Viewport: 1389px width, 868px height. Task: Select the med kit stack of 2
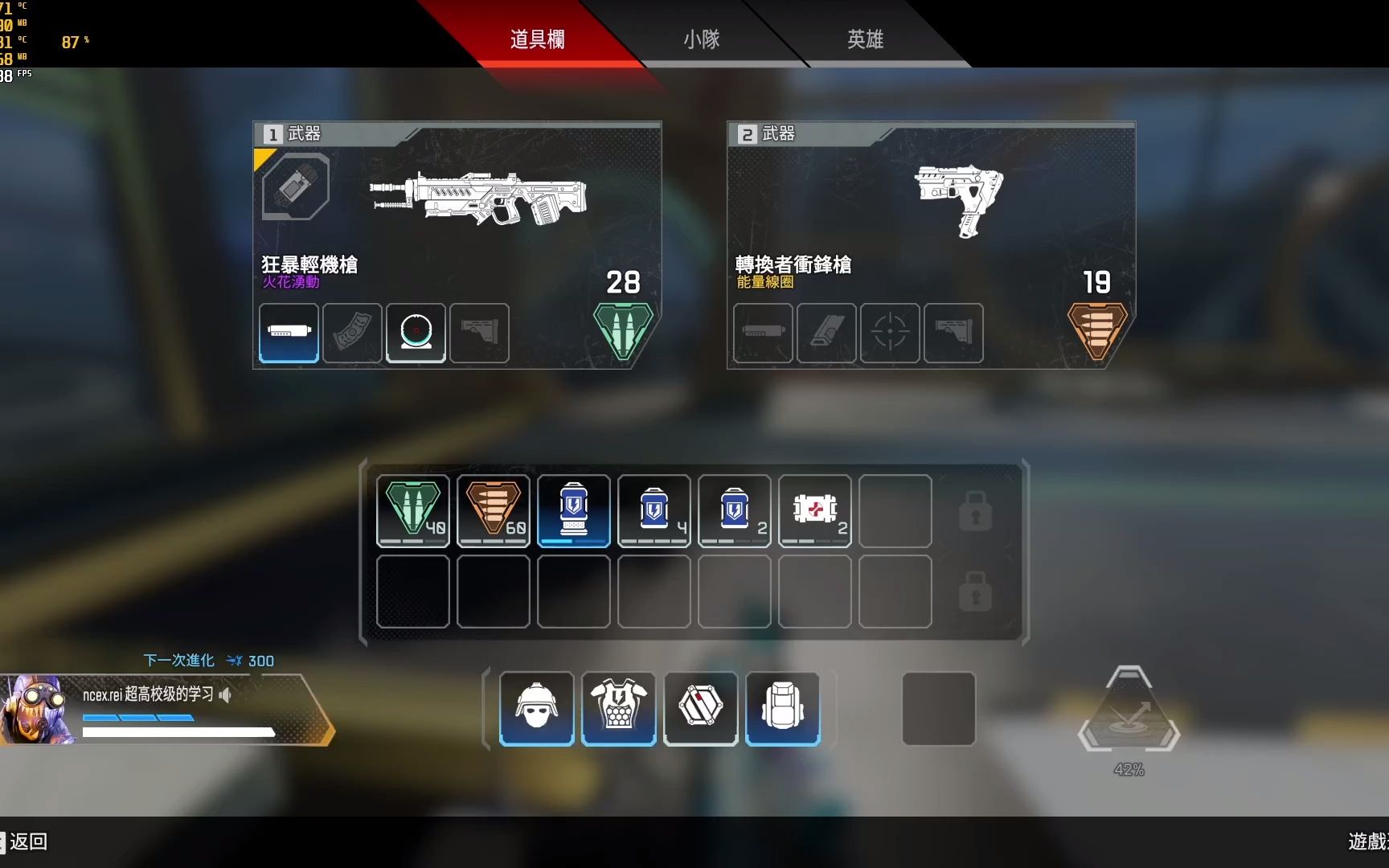click(x=814, y=510)
